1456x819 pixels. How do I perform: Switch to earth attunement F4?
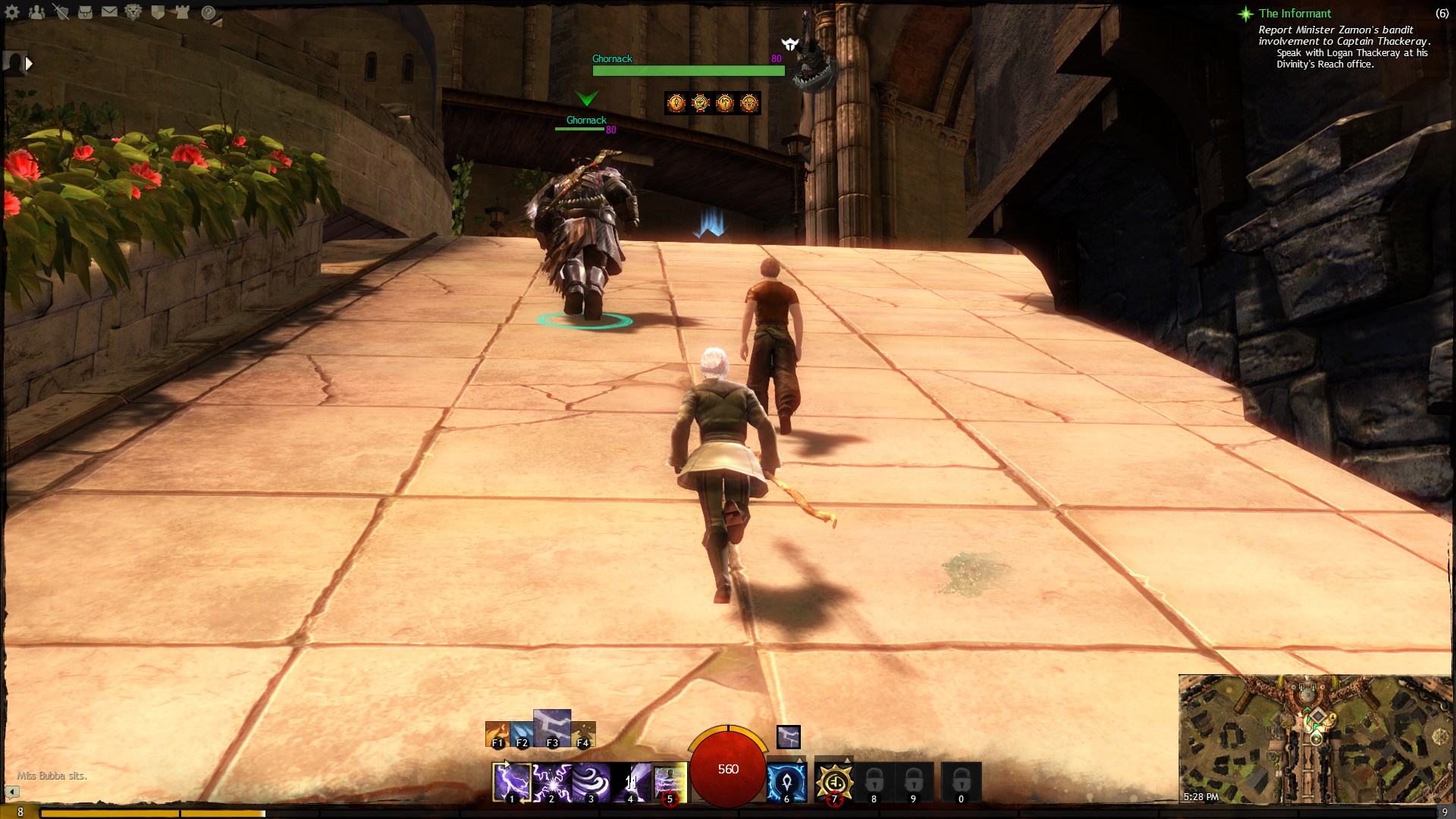pos(583,735)
